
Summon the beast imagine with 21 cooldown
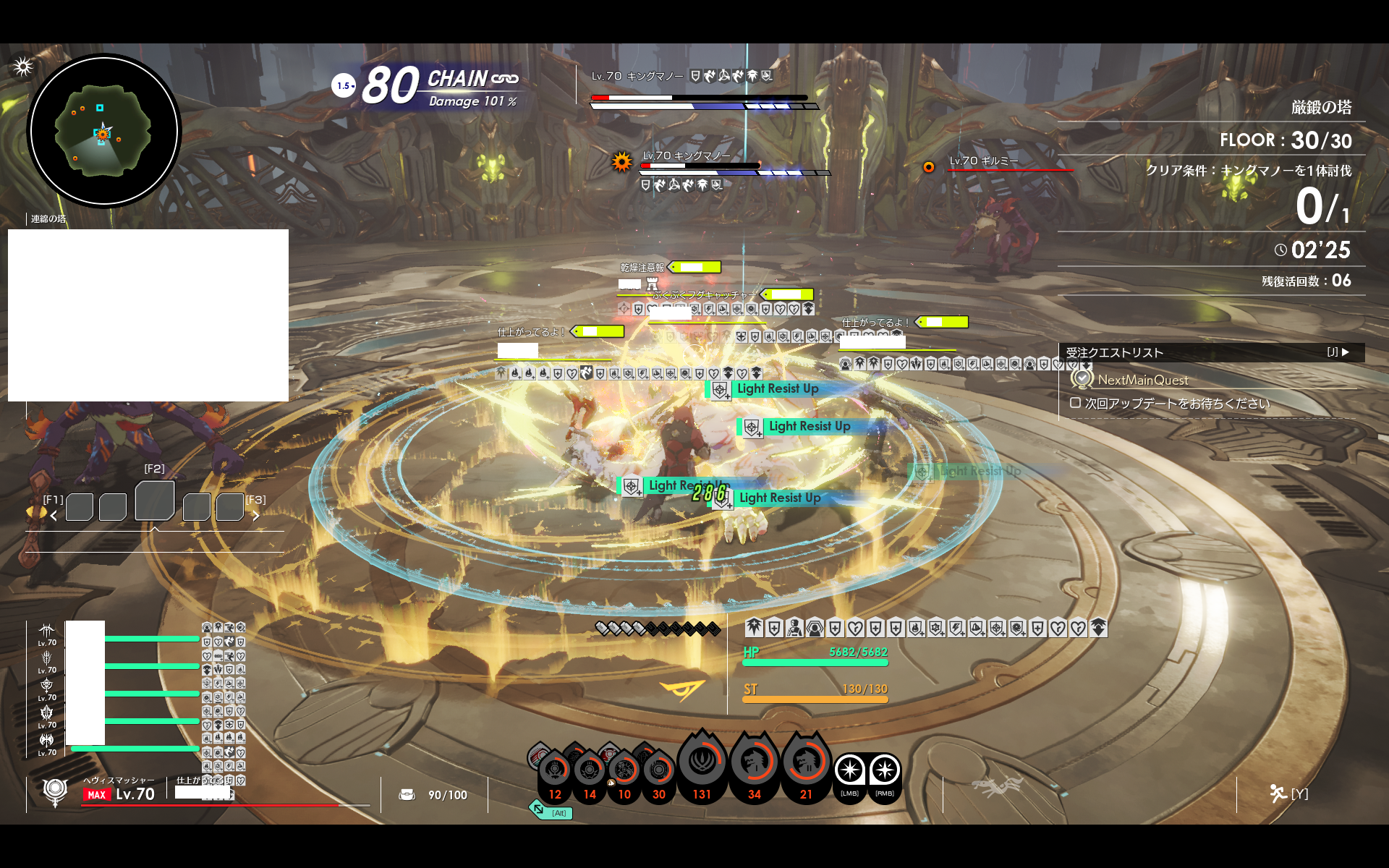pos(806,764)
